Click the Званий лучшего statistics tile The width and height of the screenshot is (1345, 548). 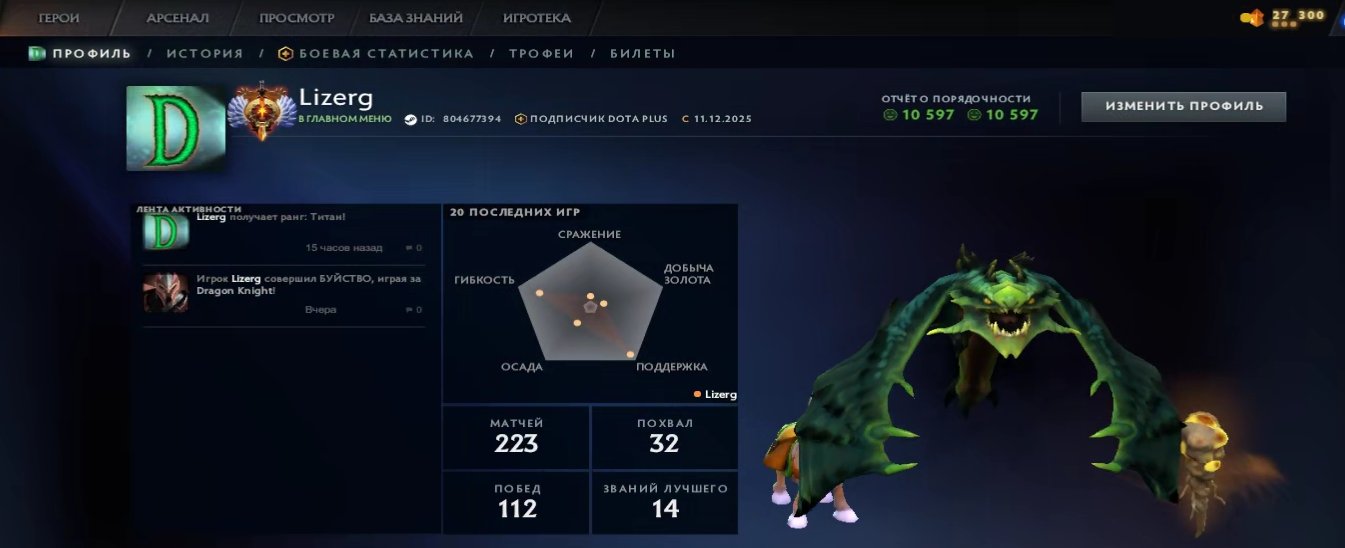[x=664, y=501]
